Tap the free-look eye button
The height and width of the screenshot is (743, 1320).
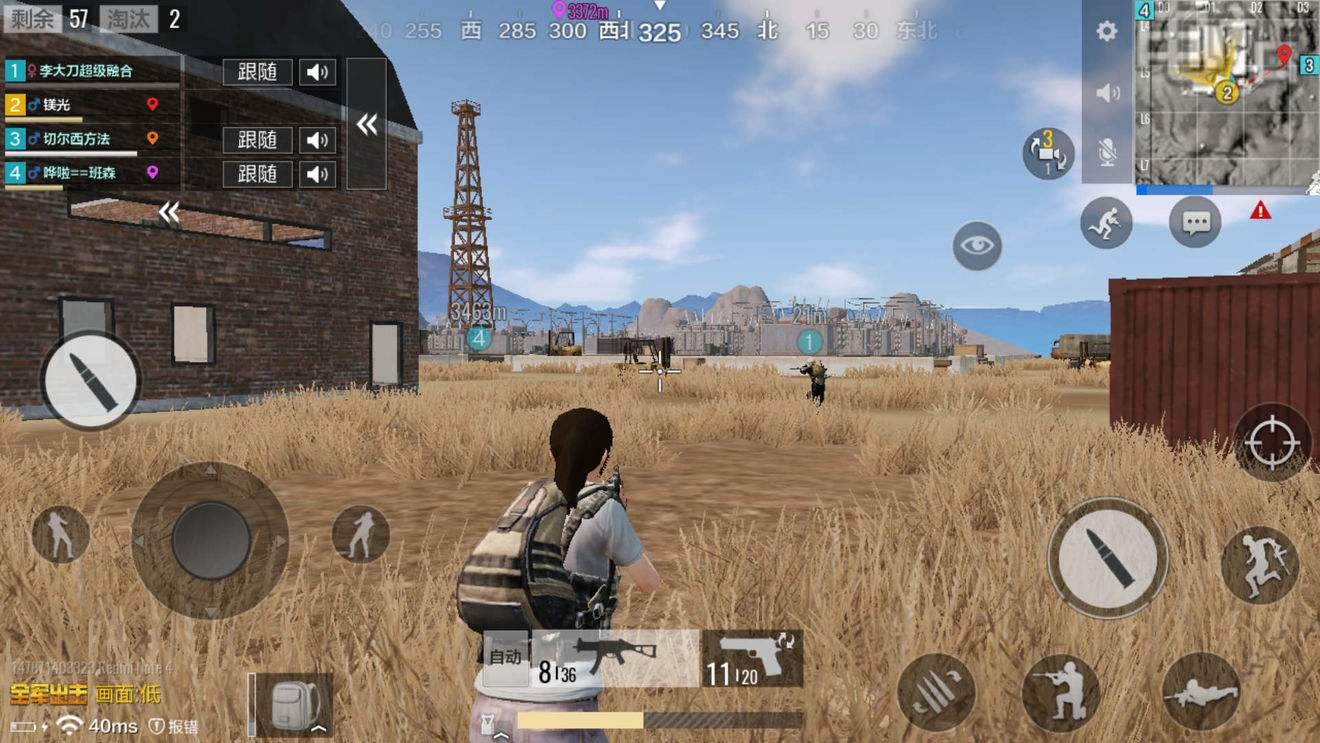(977, 246)
